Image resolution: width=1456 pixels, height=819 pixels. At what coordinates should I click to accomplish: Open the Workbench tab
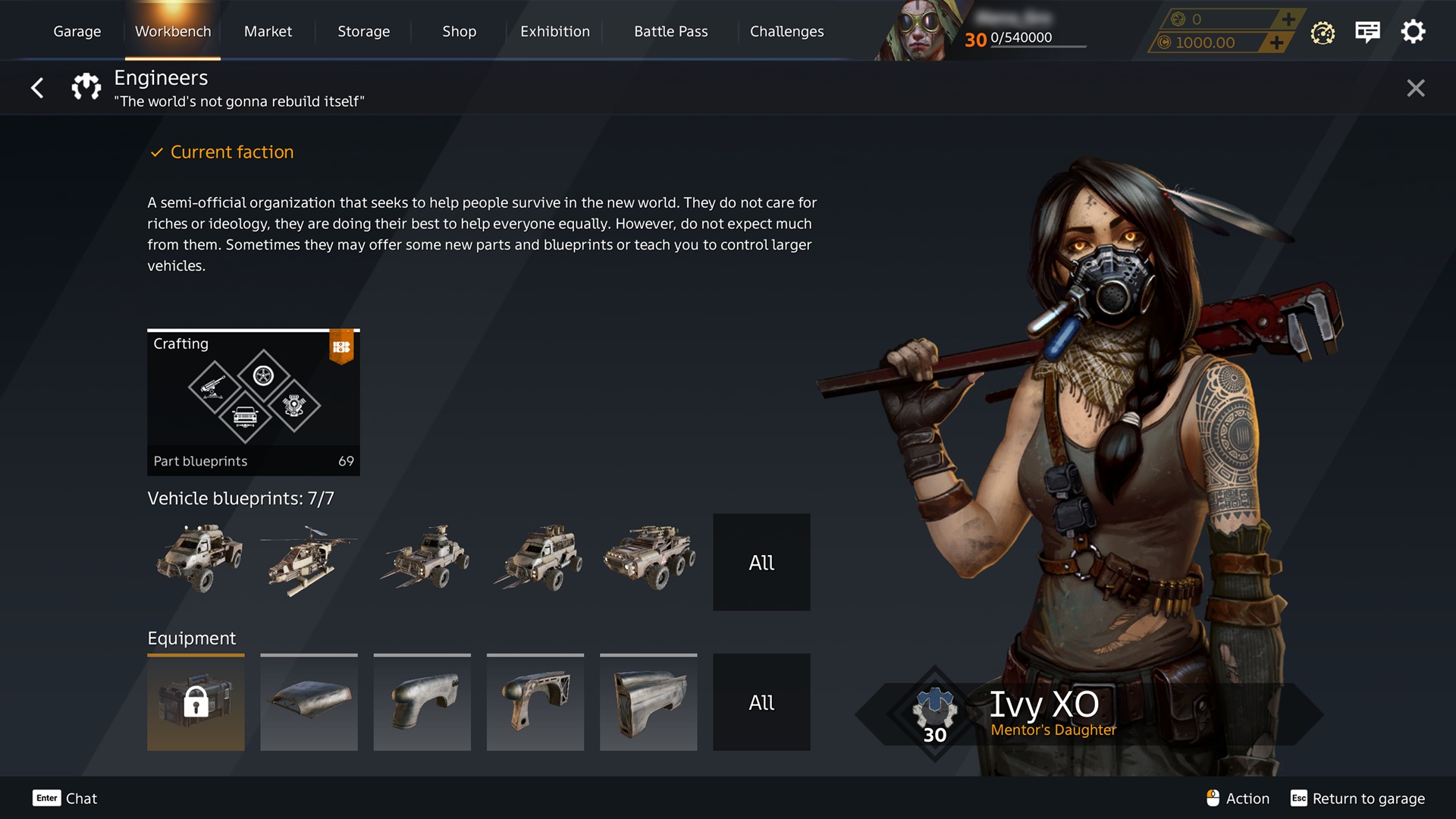(x=173, y=31)
